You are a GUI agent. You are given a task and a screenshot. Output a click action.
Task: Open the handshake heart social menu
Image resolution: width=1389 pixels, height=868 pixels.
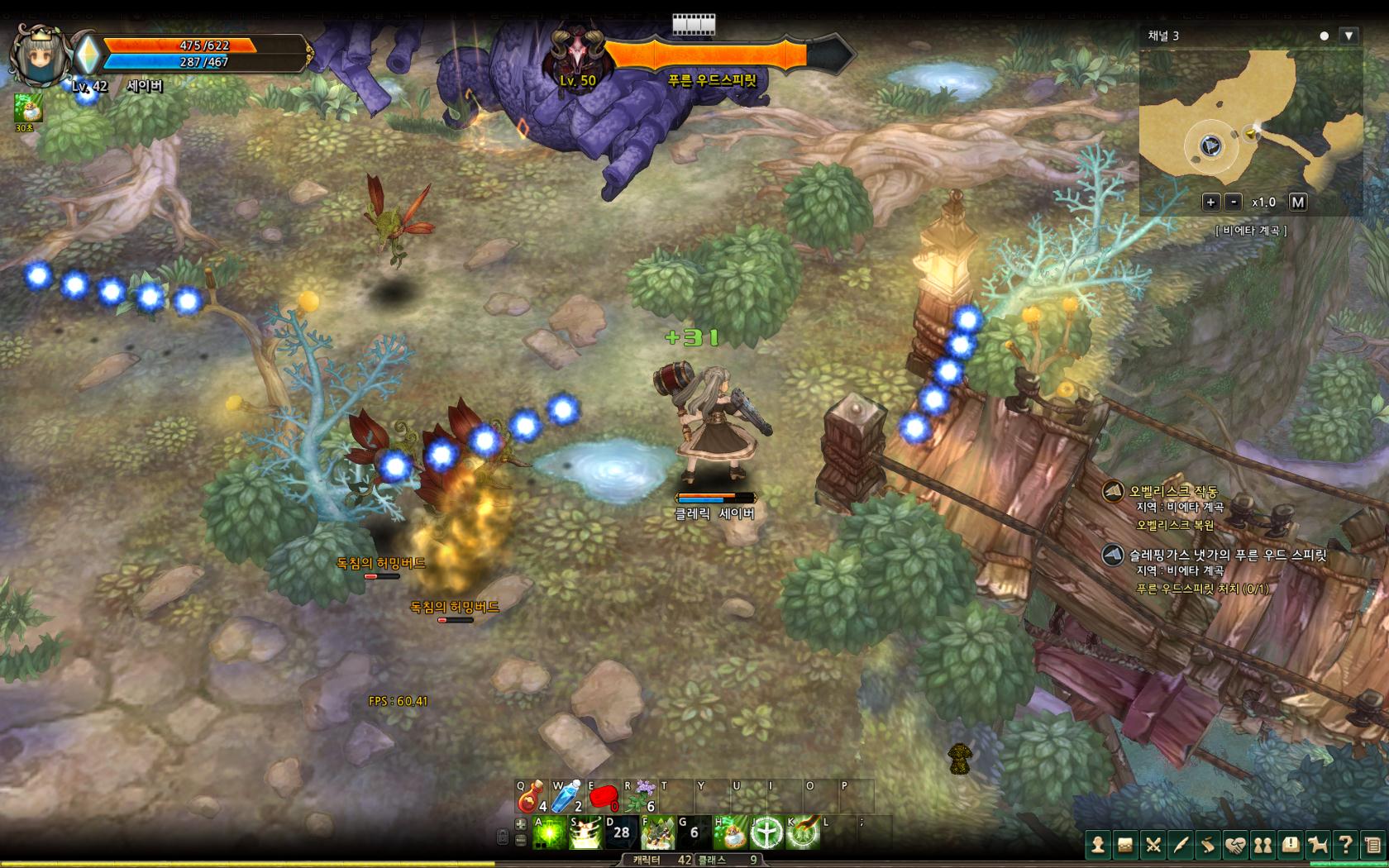tap(1235, 845)
